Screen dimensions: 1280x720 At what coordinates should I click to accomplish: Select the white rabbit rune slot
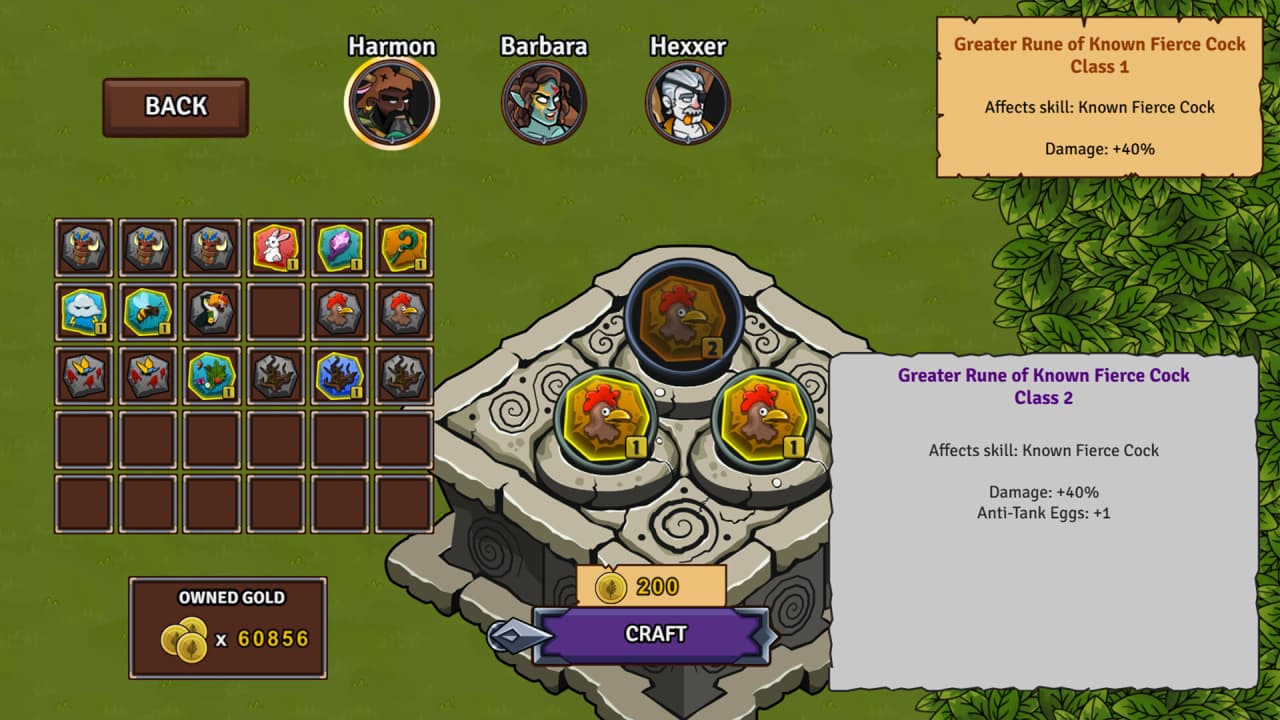point(276,248)
